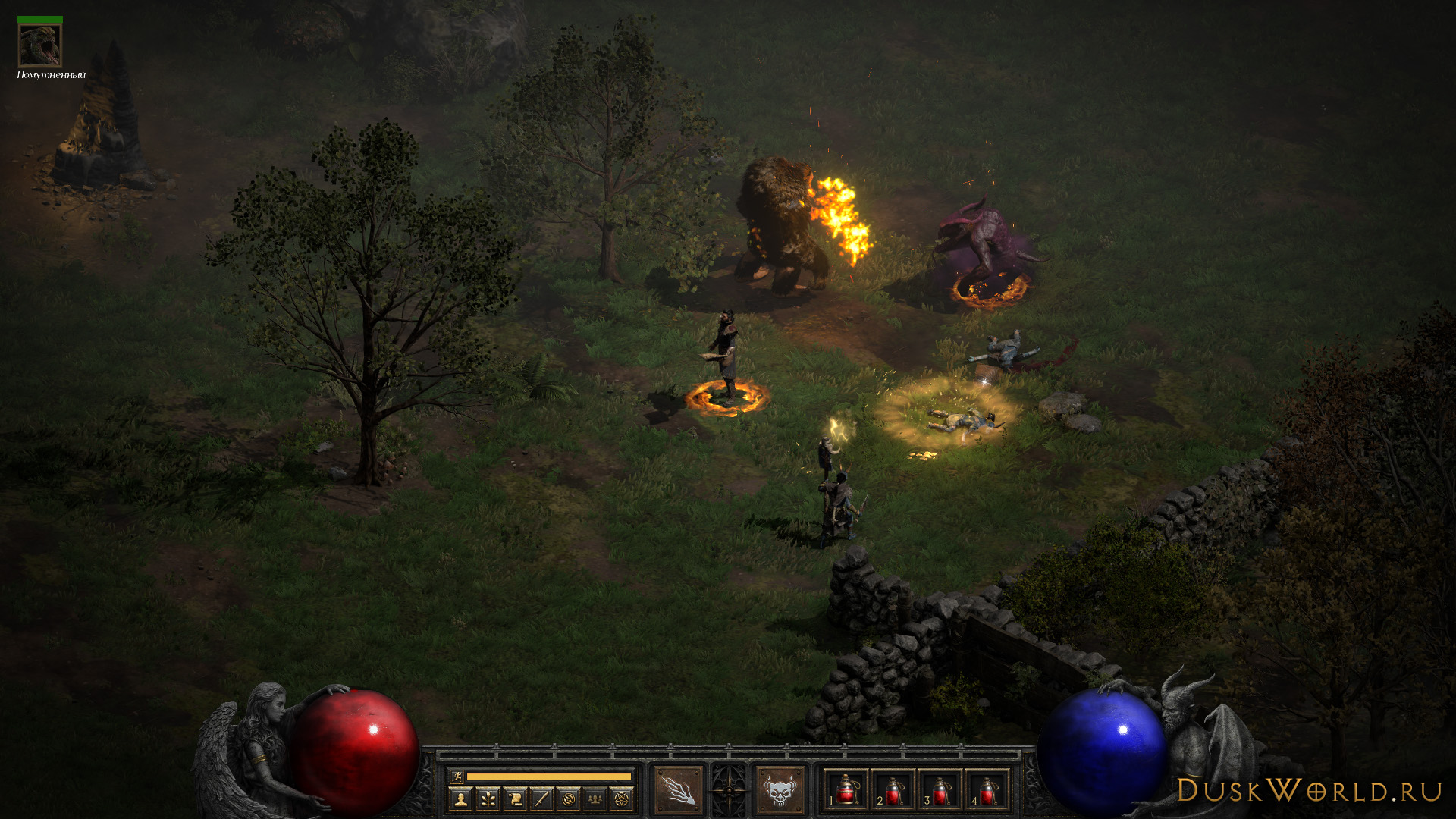Click the summoned pet portrait
The image size is (1456, 819).
[40, 45]
